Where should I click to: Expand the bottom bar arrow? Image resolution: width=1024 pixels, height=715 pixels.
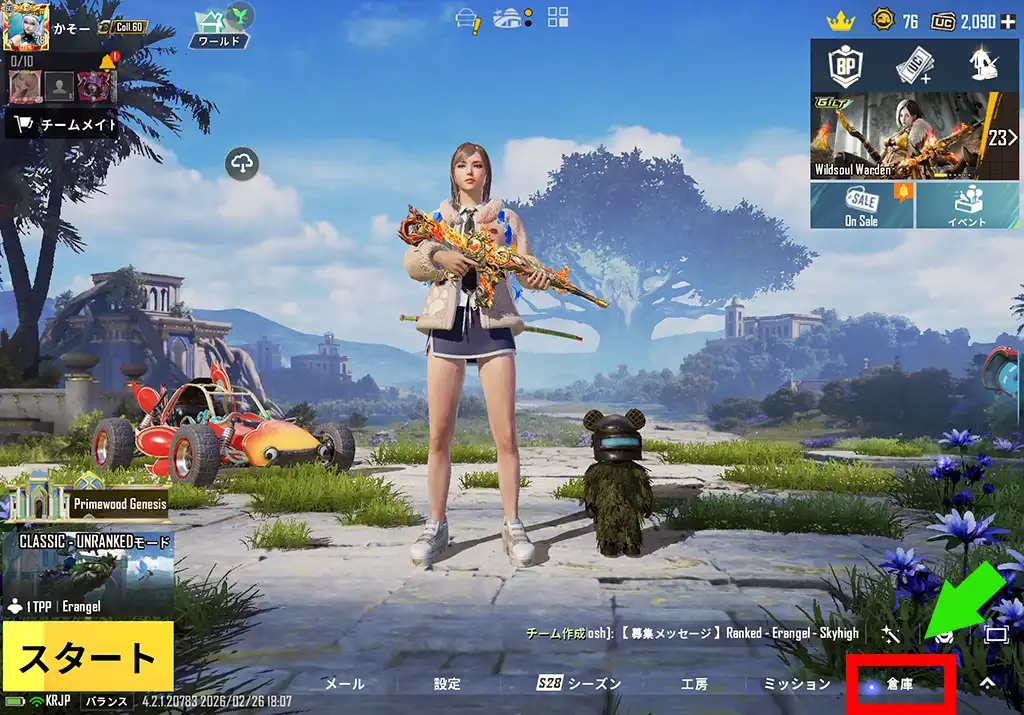(x=987, y=684)
